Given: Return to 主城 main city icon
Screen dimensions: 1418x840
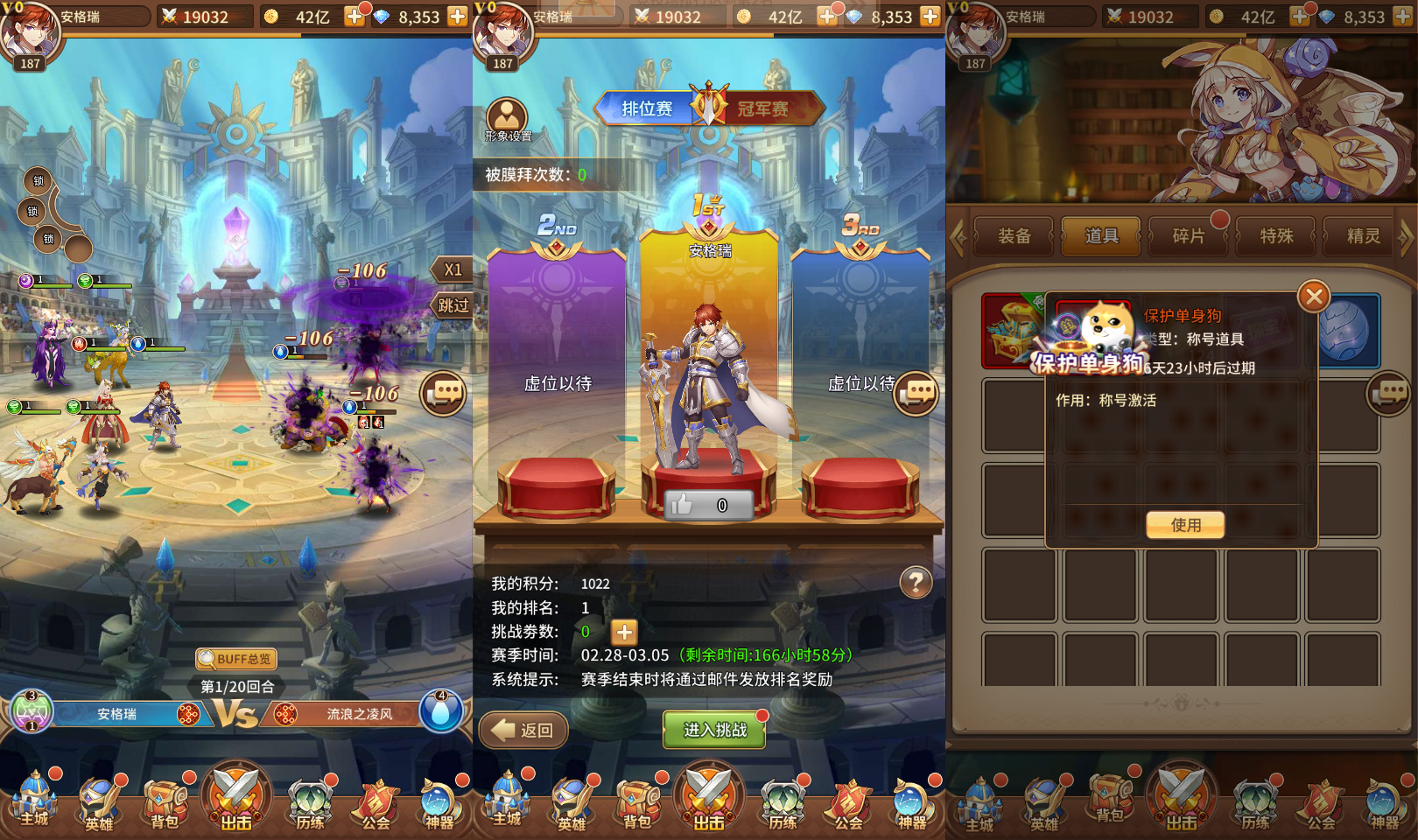Looking at the screenshot, I should tap(35, 801).
